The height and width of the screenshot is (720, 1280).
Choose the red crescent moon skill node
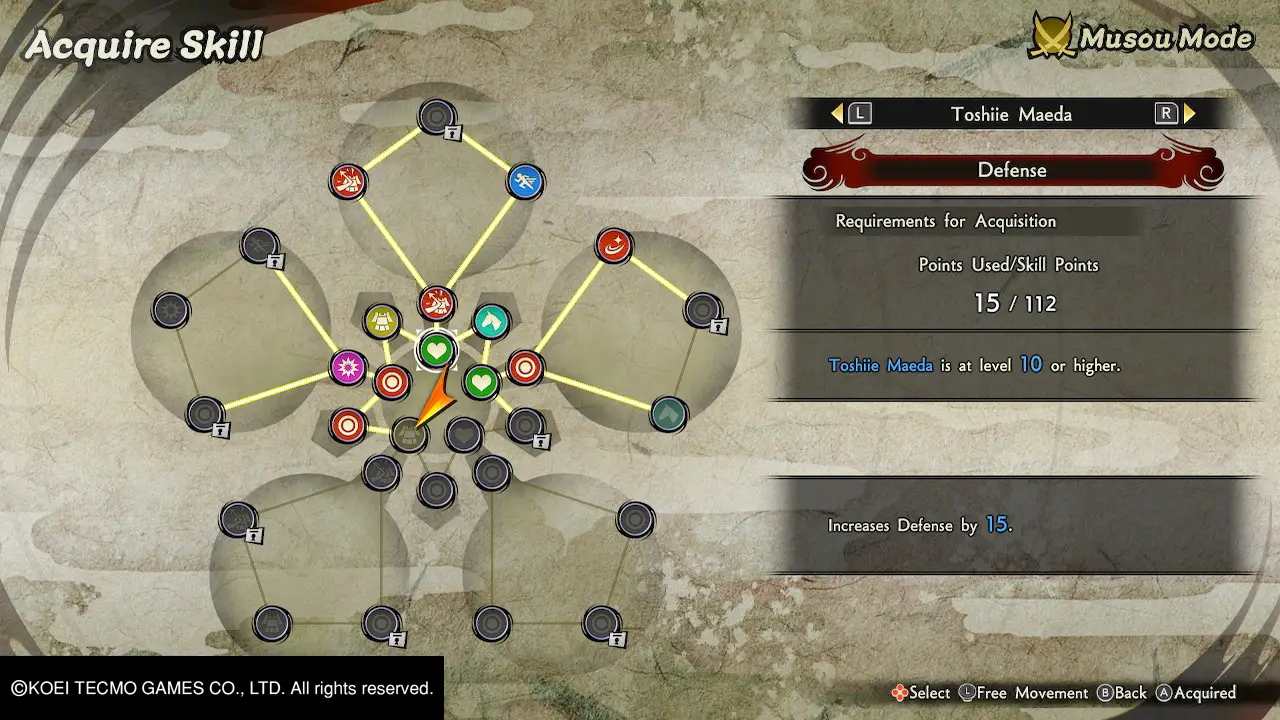(x=613, y=245)
